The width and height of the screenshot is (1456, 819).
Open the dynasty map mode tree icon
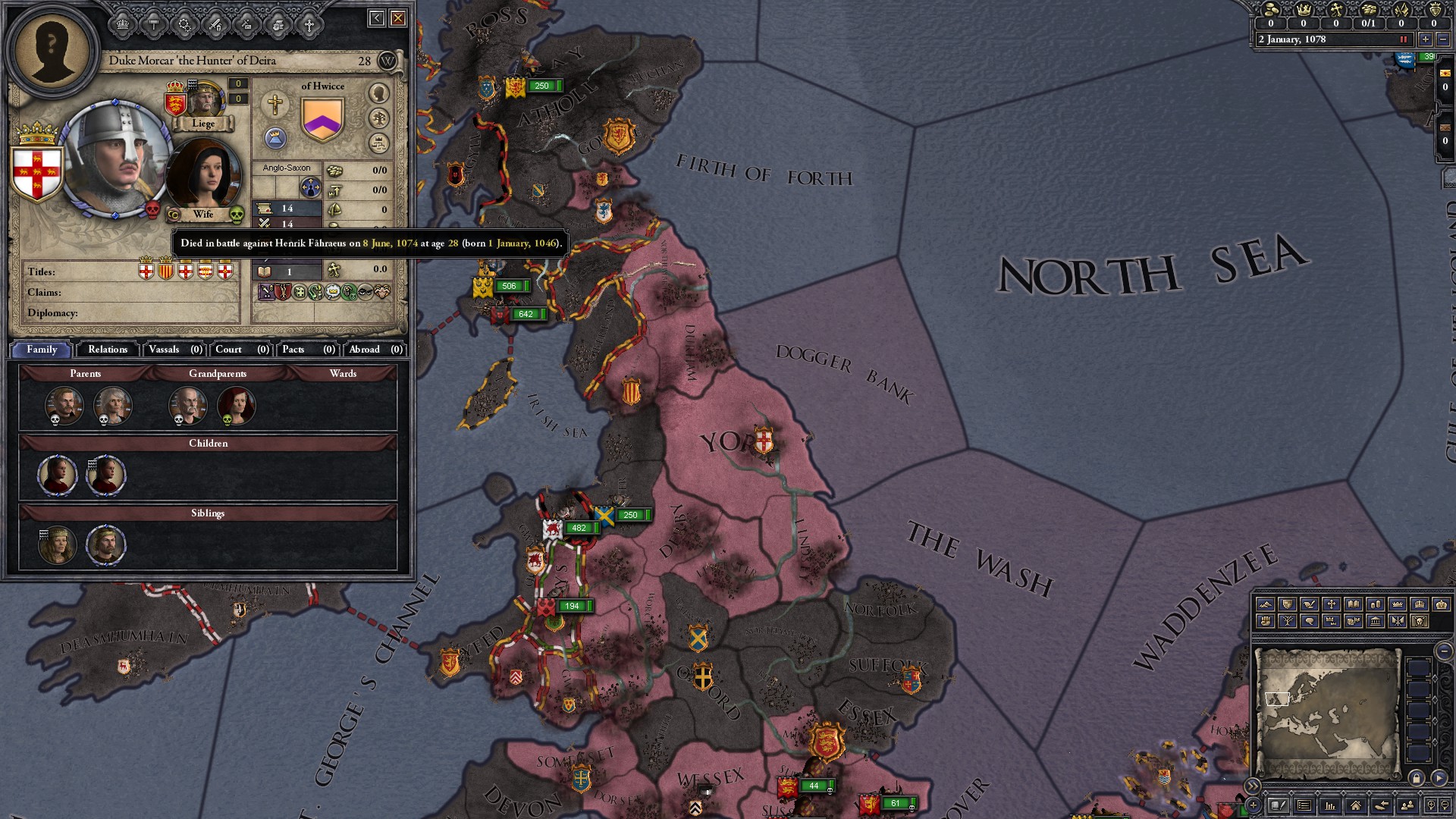pos(1287,622)
